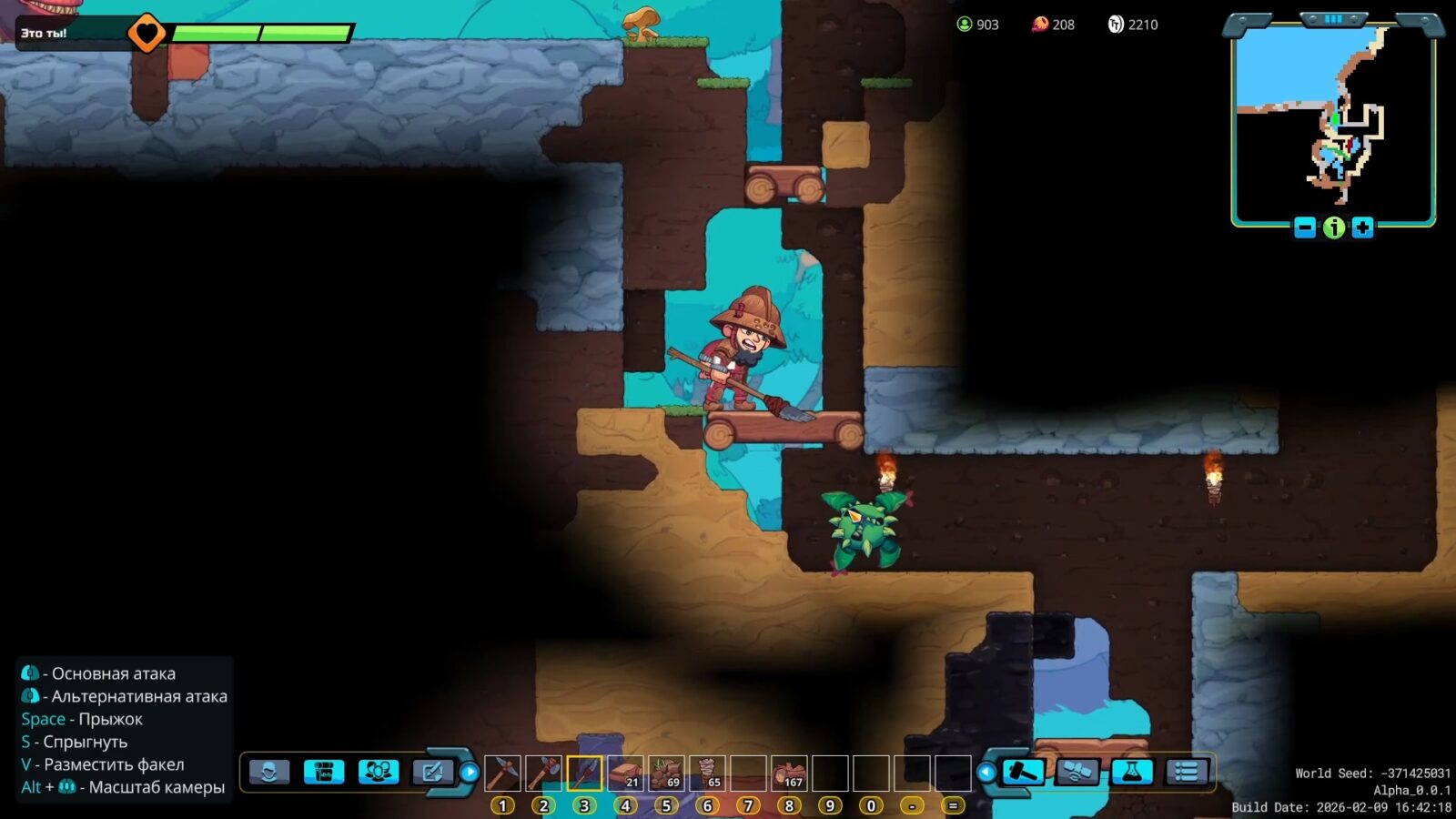Open the group of people panel

point(379,773)
